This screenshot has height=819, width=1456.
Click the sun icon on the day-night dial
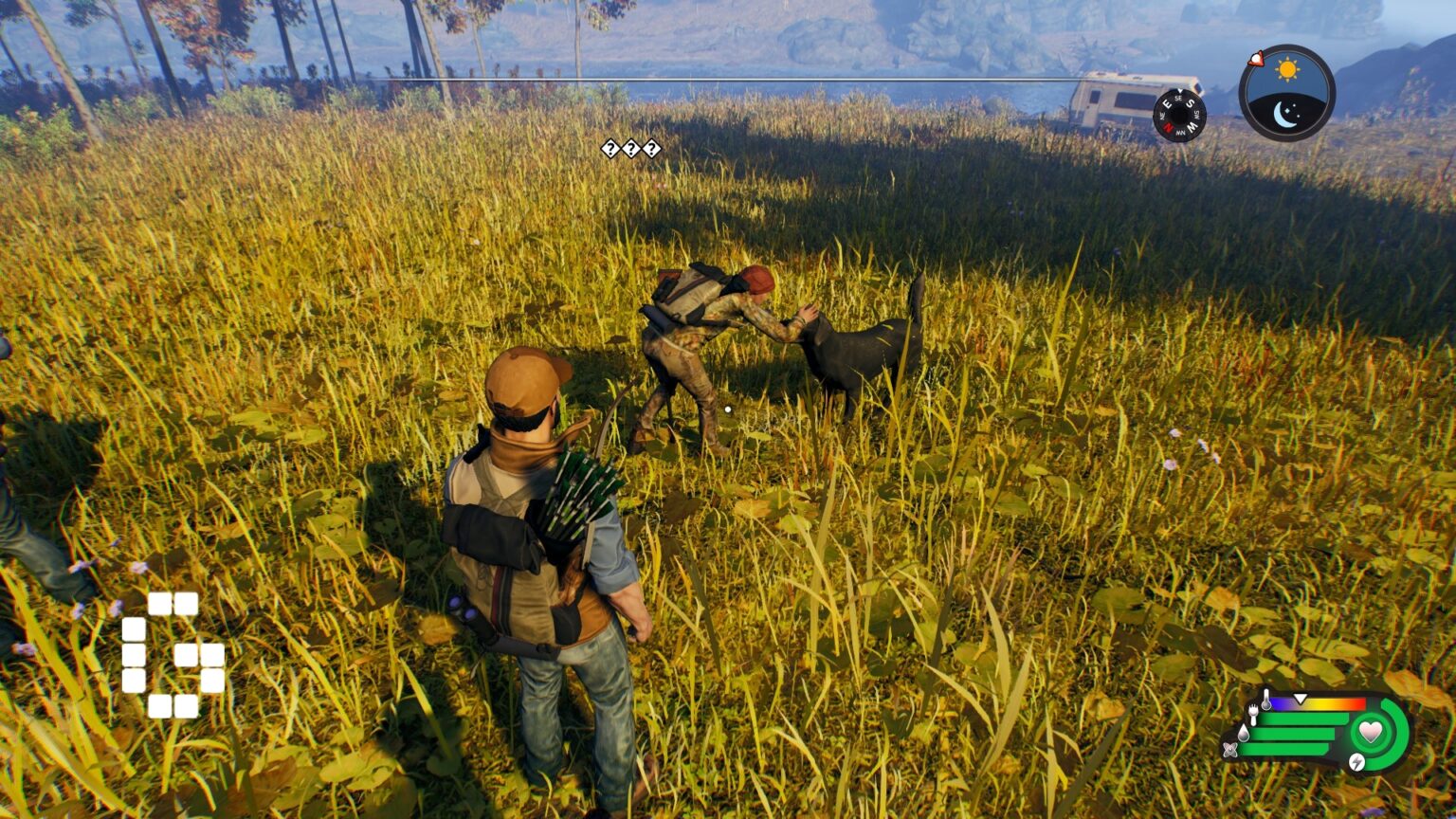click(x=1286, y=68)
